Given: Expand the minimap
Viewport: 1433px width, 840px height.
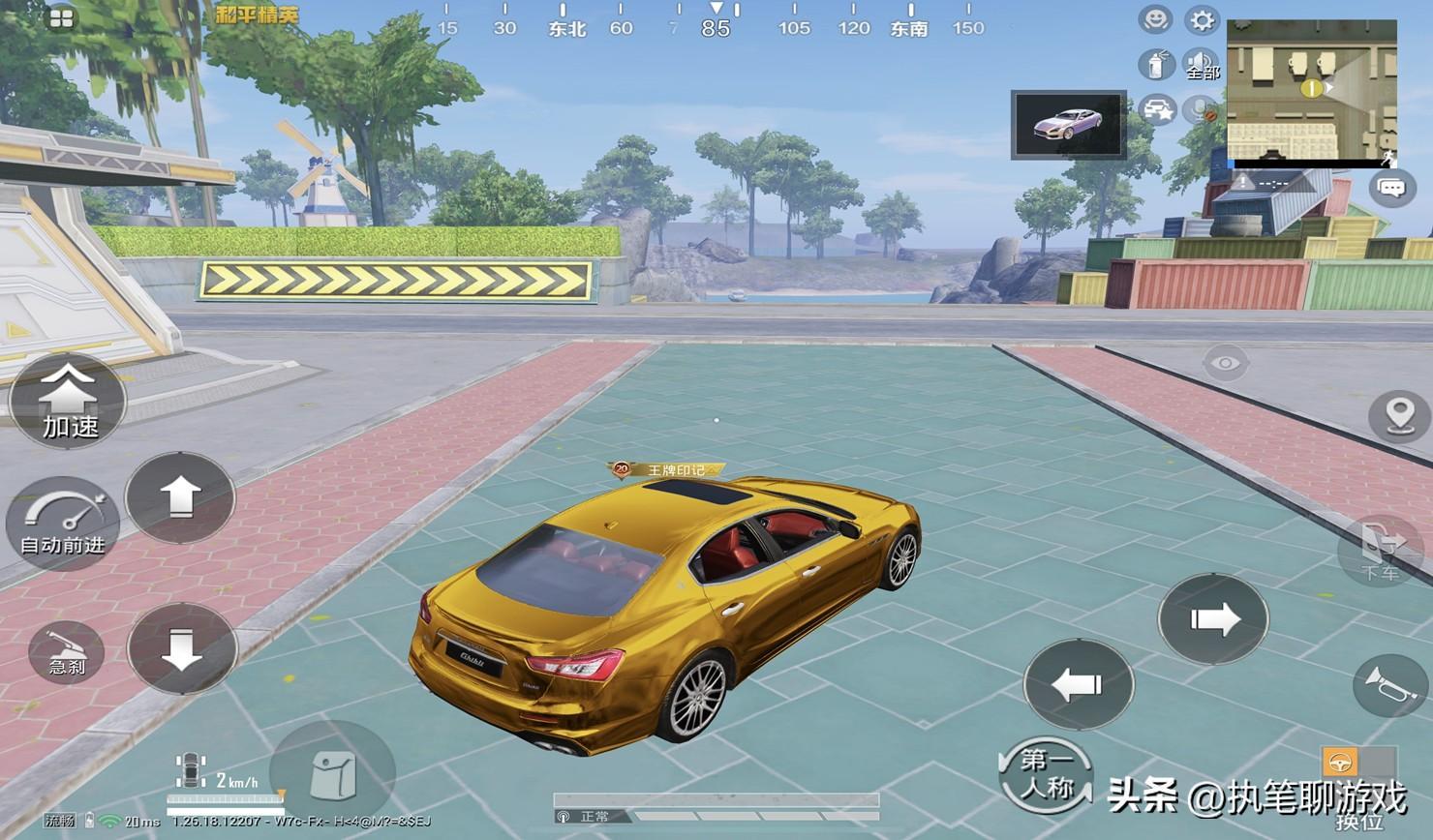Looking at the screenshot, I should coord(1311,90).
